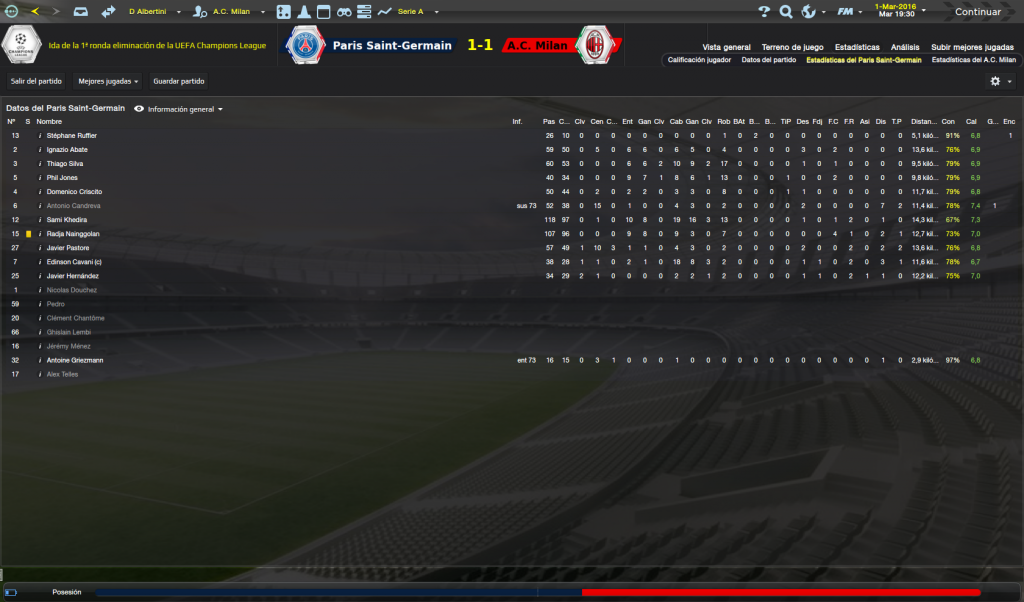The image size is (1024, 602).
Task: Click Guardar partido button
Action: point(179,81)
